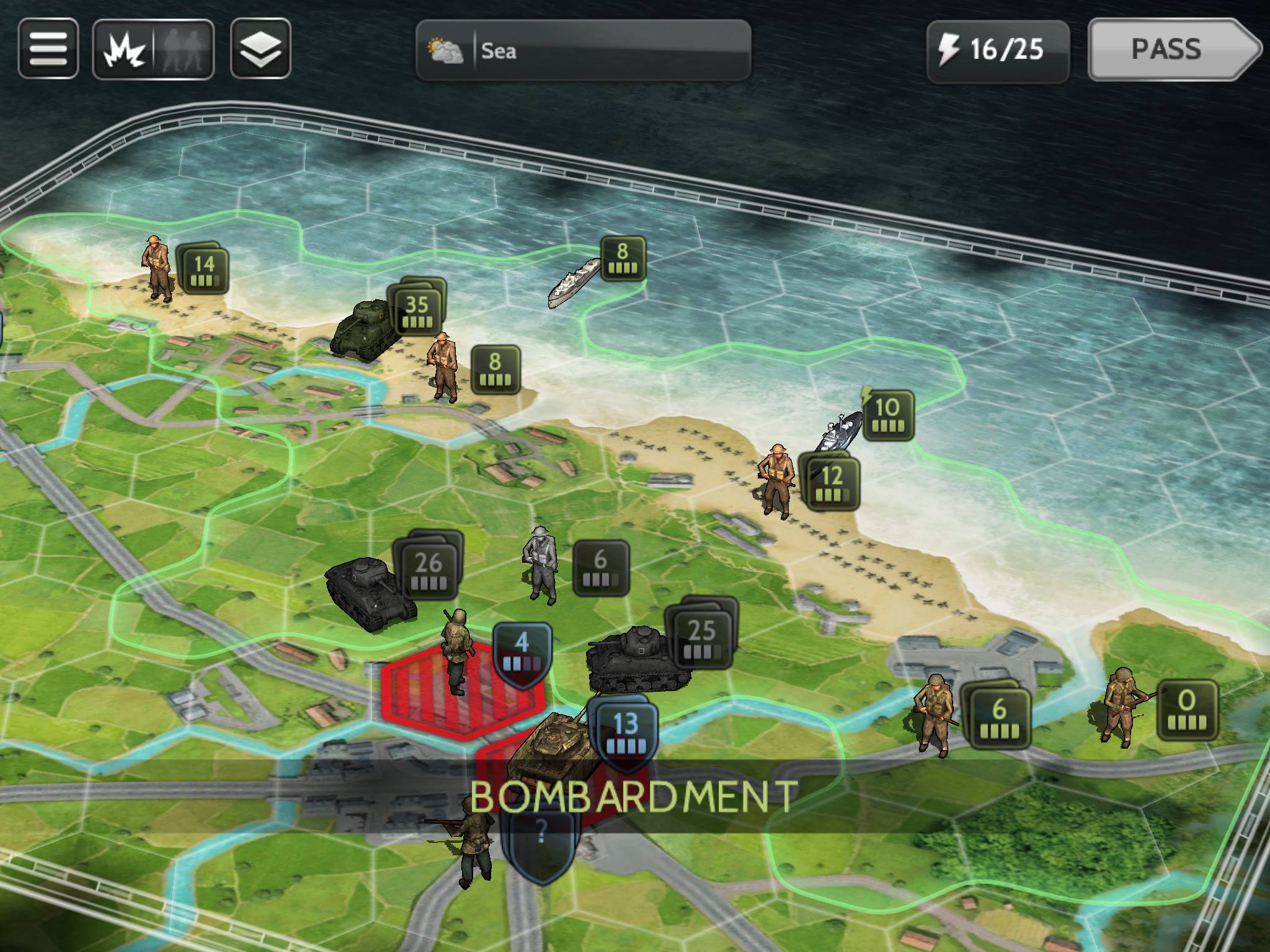
Task: Open the Sea terrain info bar
Action: click(x=583, y=52)
